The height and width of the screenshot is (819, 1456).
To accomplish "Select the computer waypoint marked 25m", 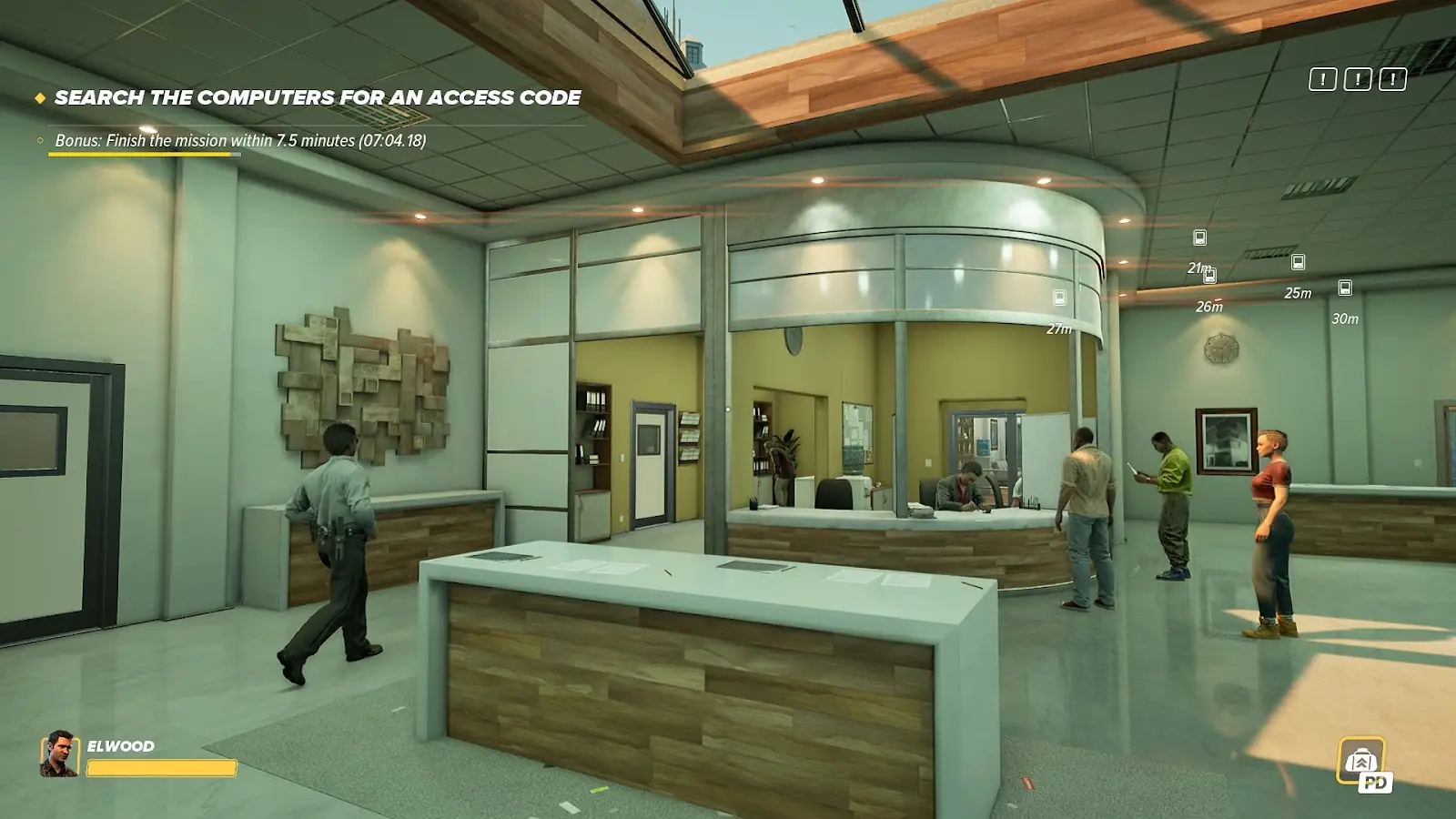I will (x=1299, y=262).
